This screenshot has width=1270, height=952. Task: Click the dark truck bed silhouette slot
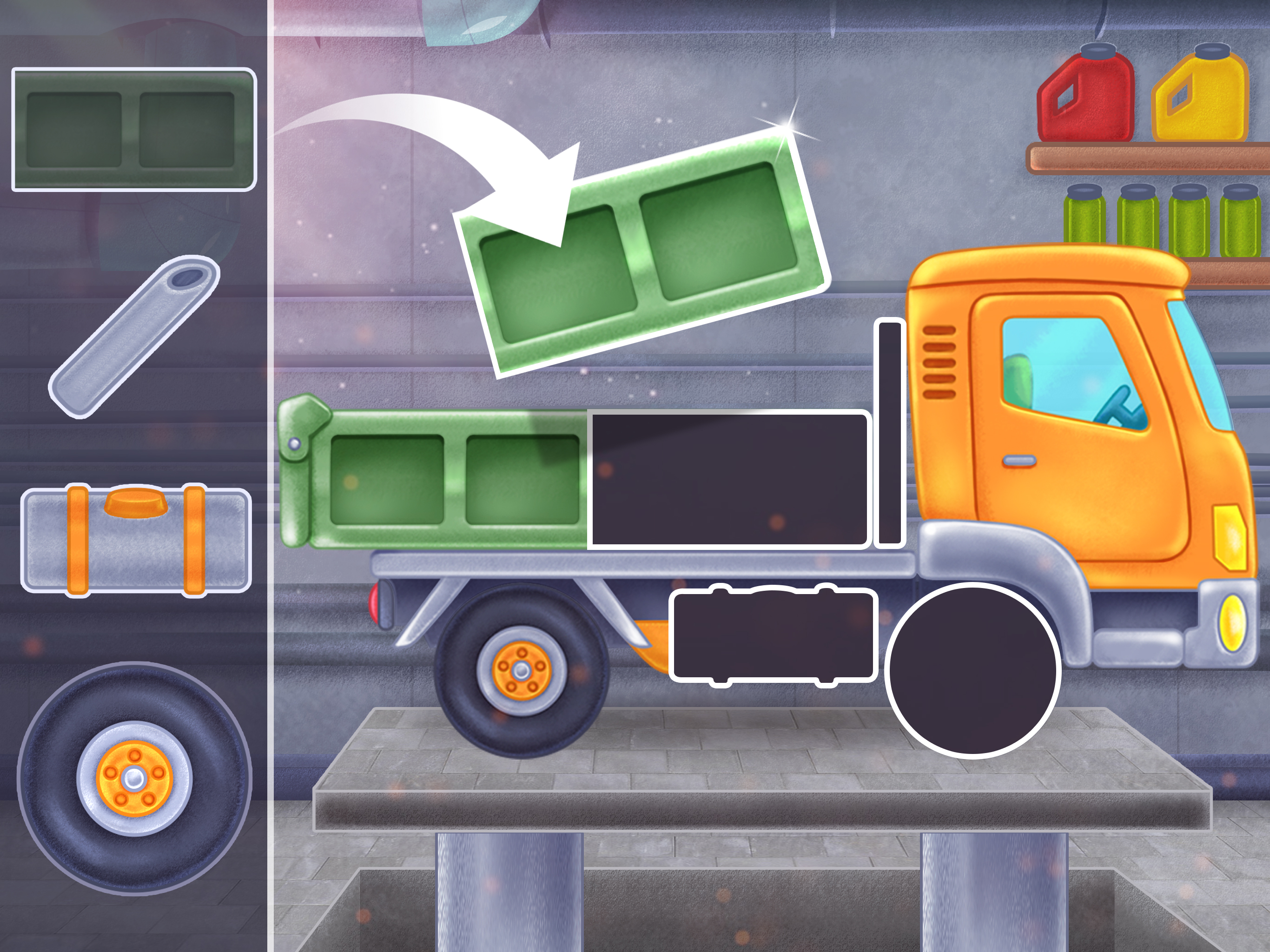[729, 476]
